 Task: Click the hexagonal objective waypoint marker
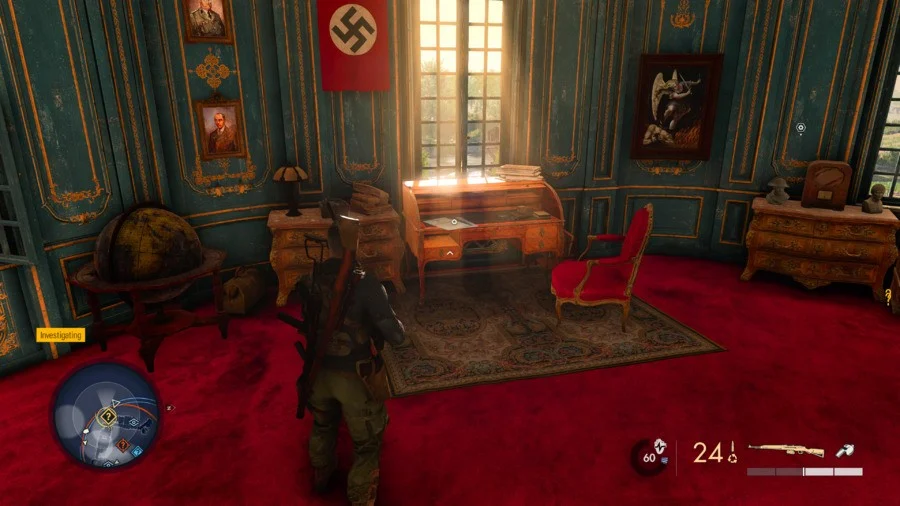pos(800,128)
